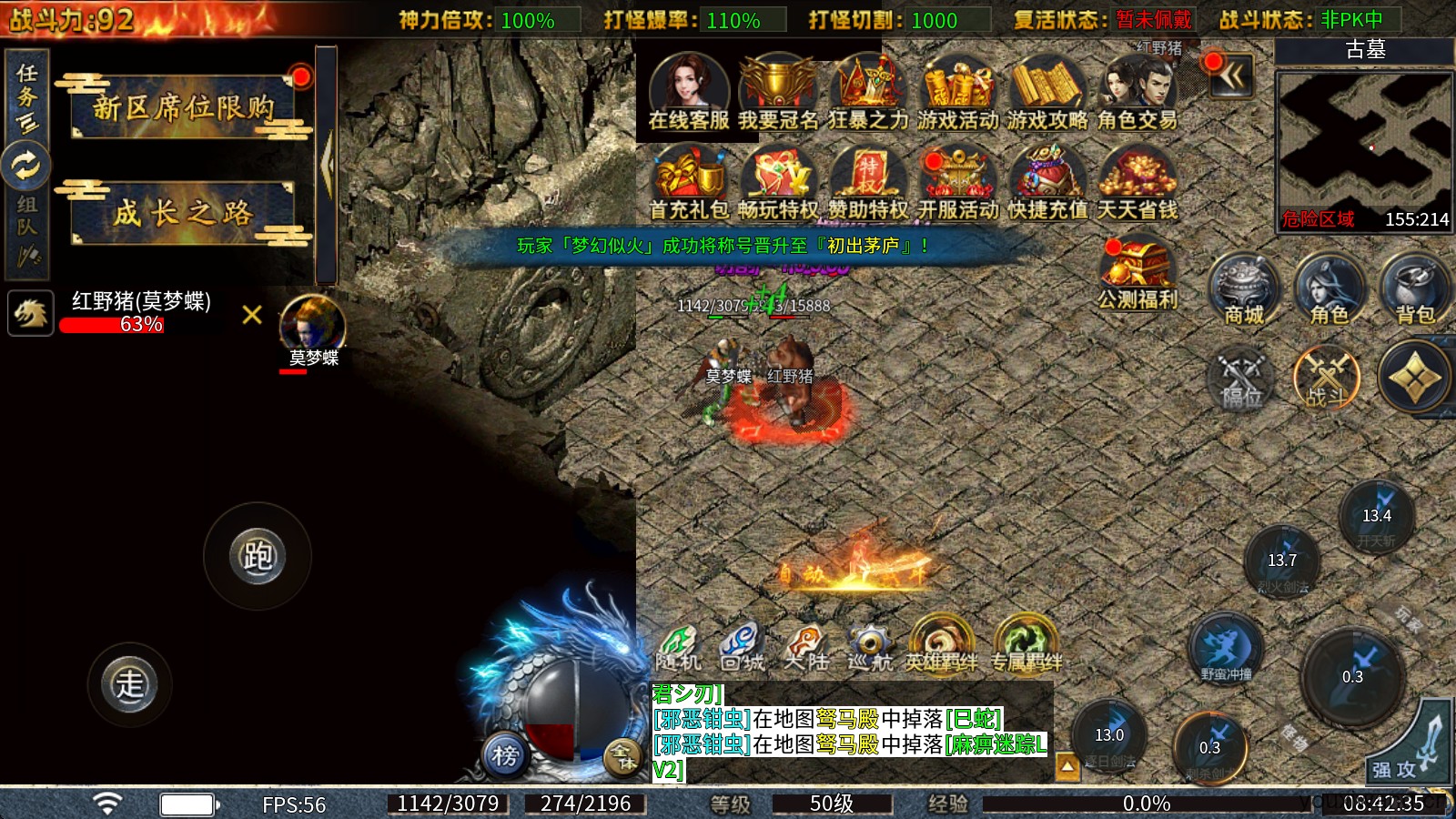This screenshot has width=1456, height=819.
Task: Use the 回城 return-to-town item
Action: click(x=741, y=646)
